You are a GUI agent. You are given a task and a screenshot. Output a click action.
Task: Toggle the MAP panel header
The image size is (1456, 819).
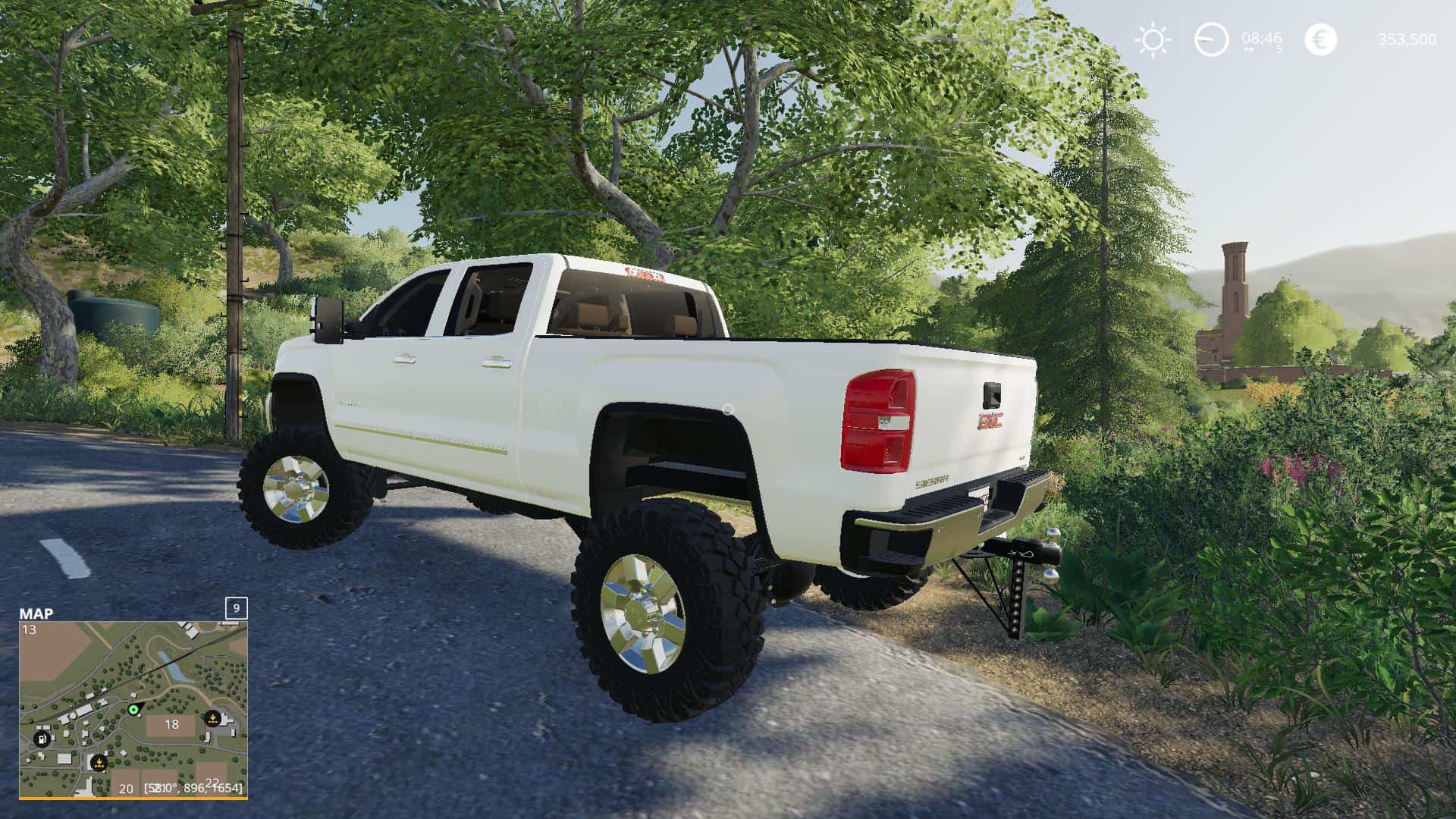pos(36,613)
